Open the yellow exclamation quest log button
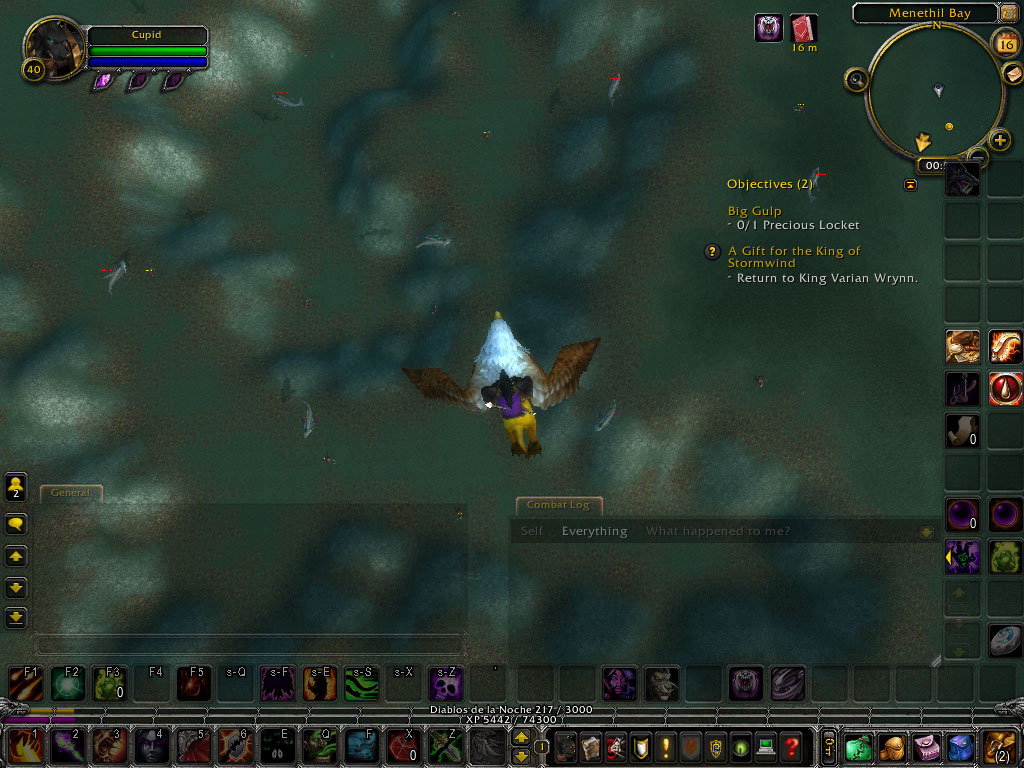 click(665, 747)
